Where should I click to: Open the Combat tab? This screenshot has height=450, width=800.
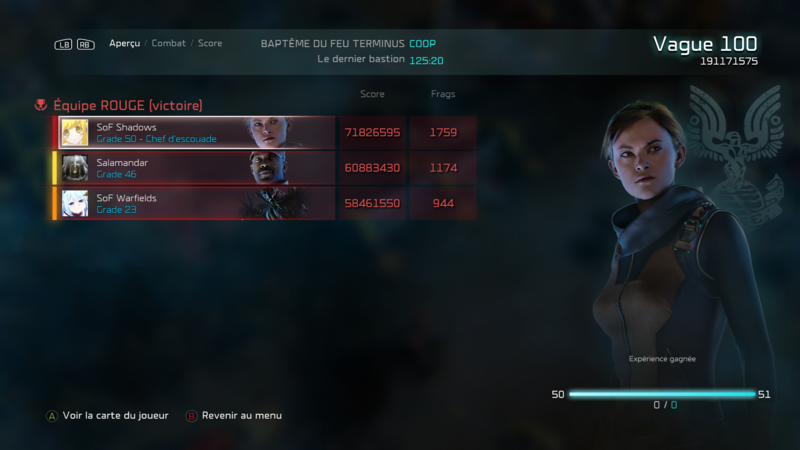point(168,44)
